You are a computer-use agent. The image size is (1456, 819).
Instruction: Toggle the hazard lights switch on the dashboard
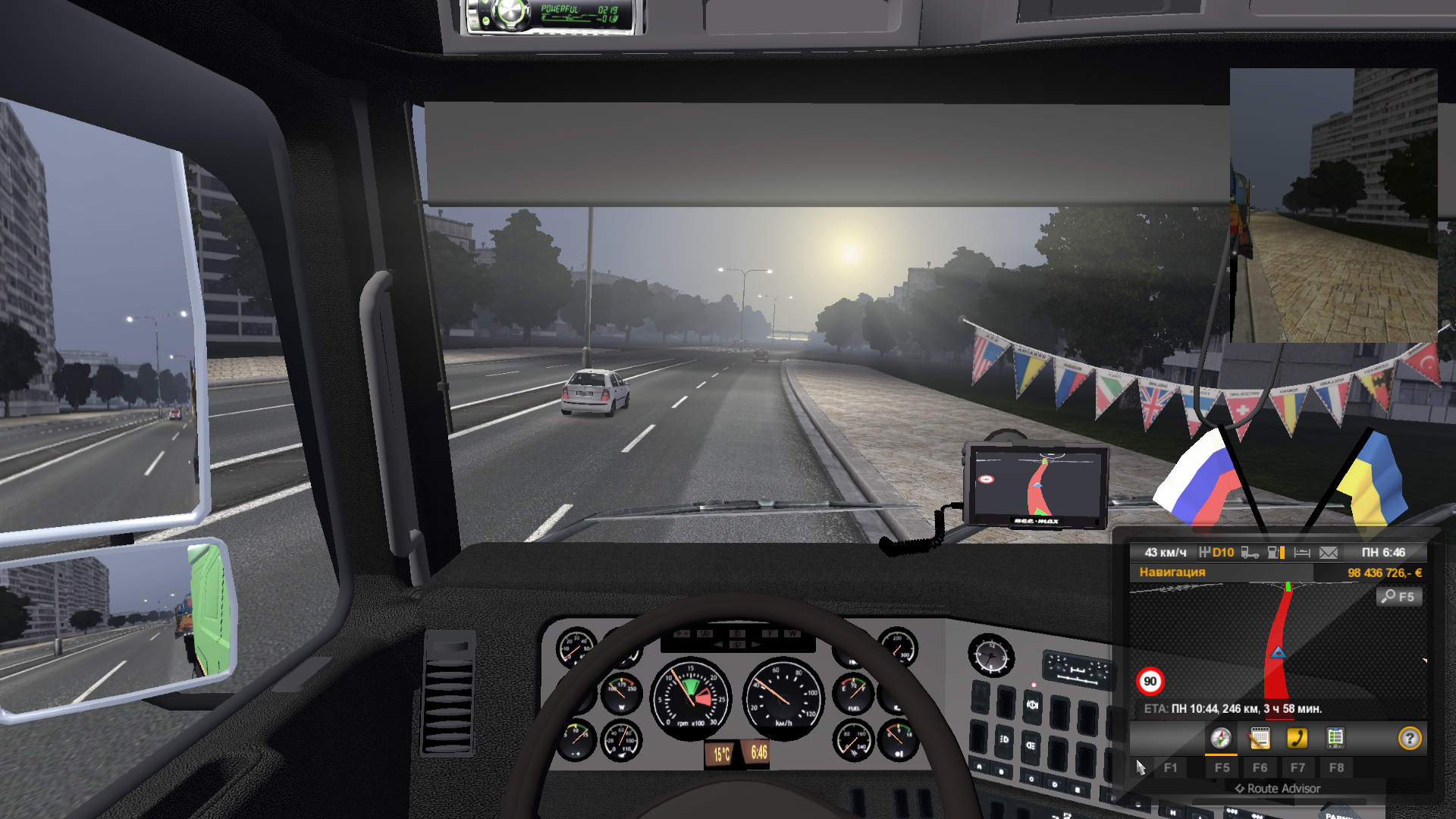tap(1033, 705)
